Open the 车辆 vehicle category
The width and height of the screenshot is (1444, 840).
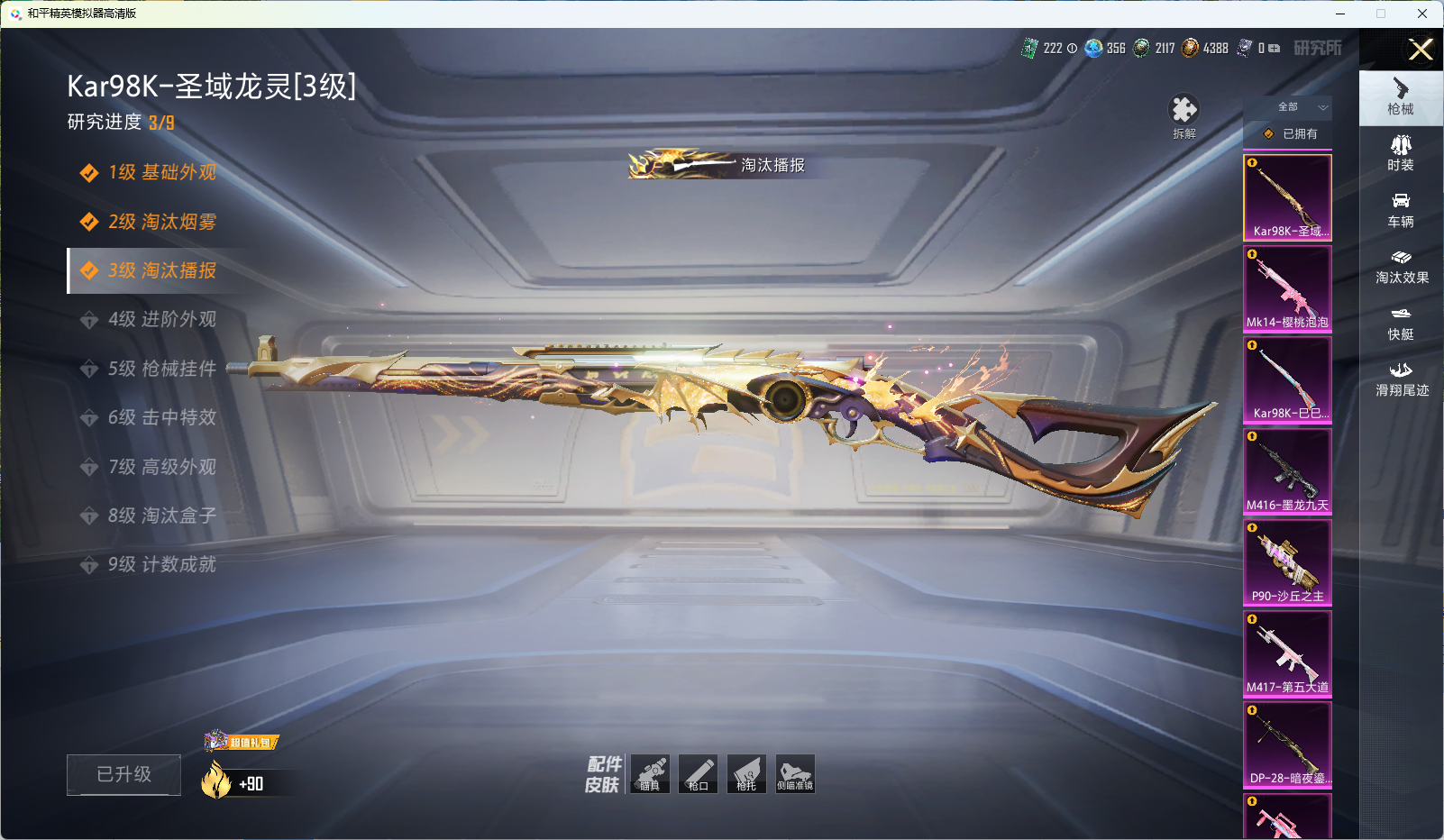(1401, 210)
